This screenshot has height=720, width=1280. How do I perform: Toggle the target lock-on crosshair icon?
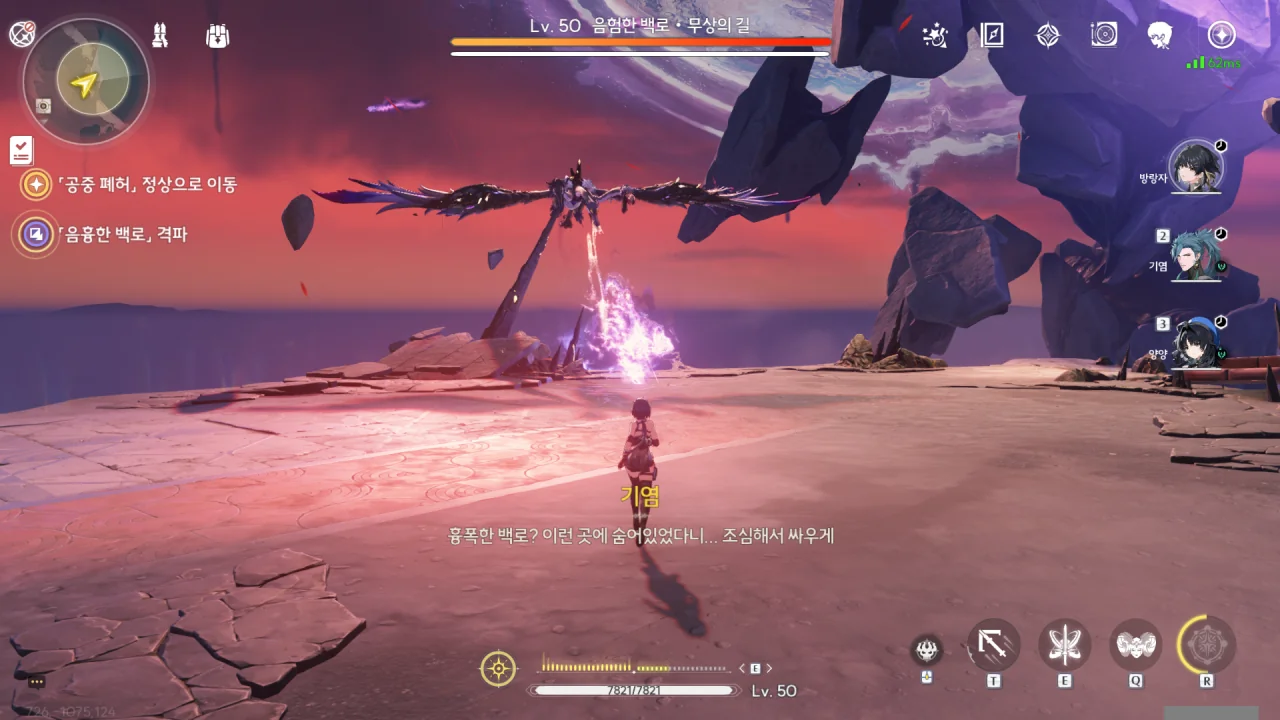click(498, 668)
